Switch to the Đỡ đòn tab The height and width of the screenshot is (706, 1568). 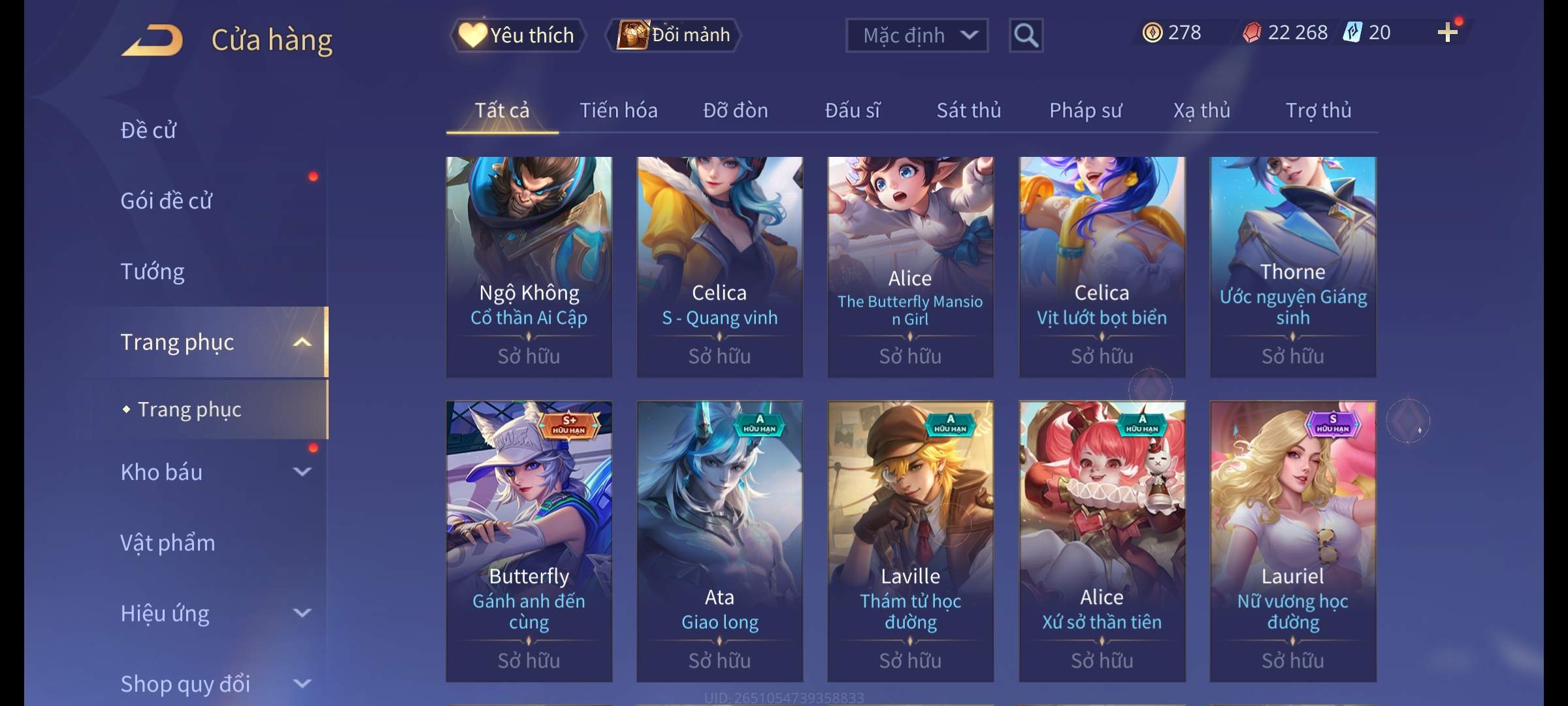click(735, 110)
